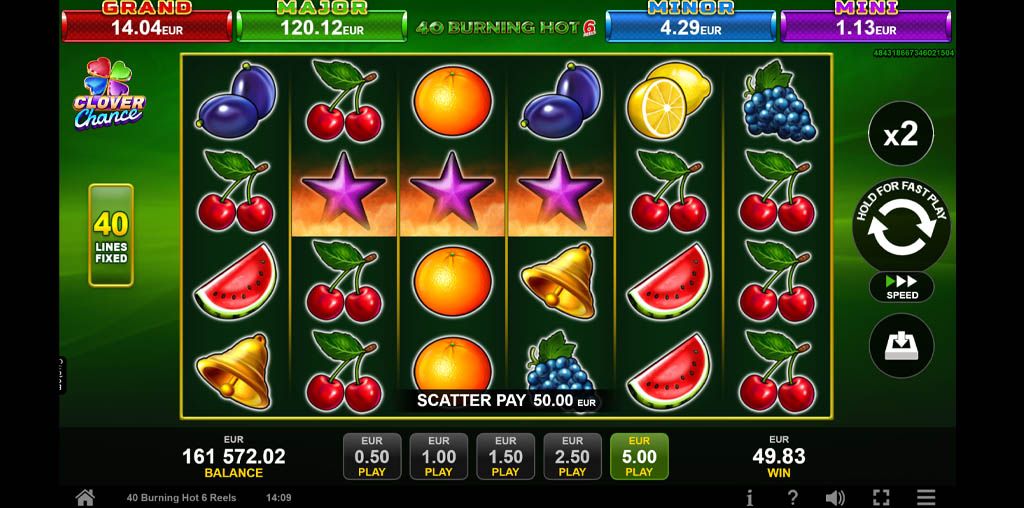Click the purple MINI jackpot panel
This screenshot has height=508, width=1024.
pos(865,24)
